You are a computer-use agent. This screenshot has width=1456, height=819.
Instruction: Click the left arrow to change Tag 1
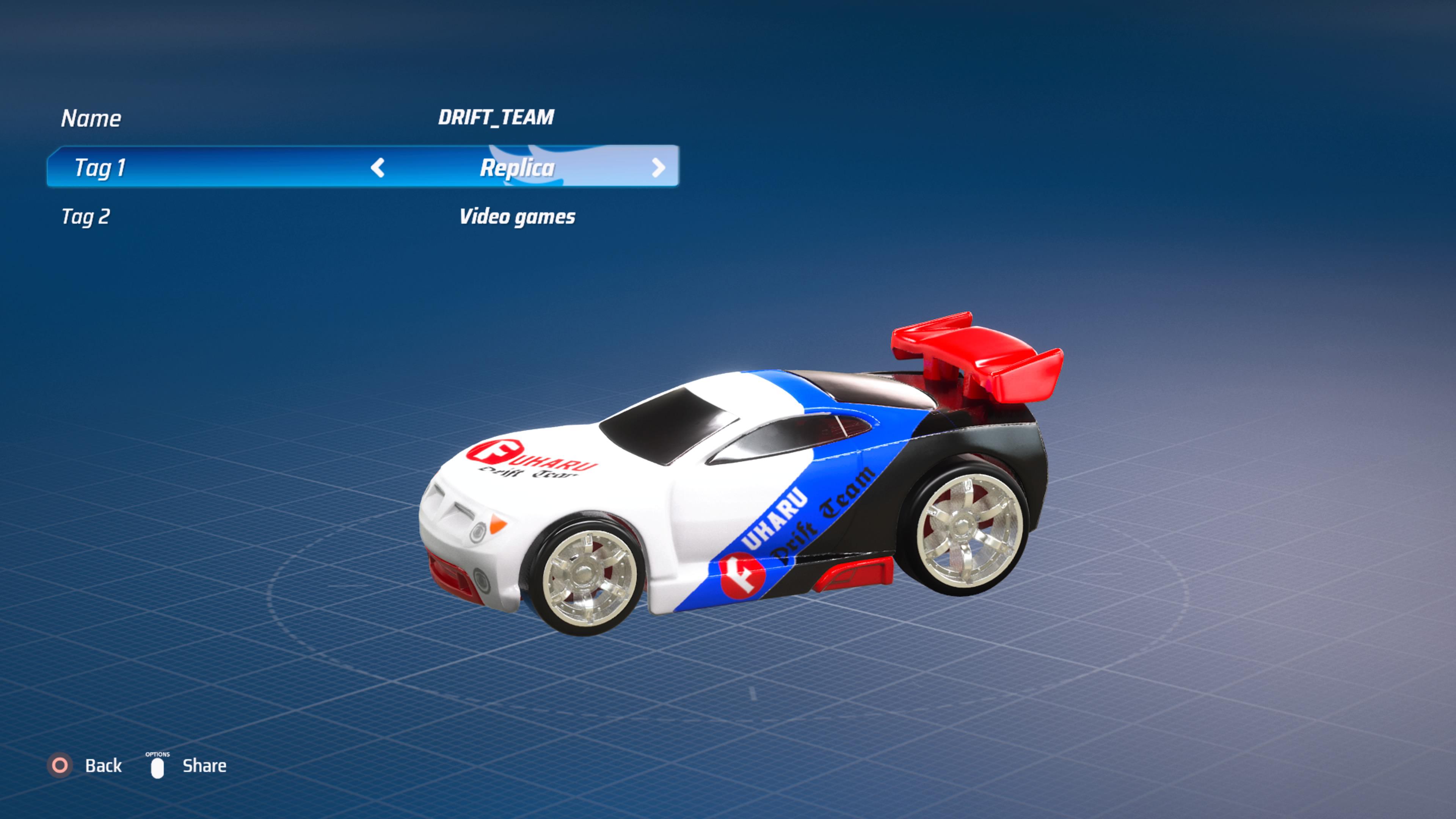click(x=378, y=168)
